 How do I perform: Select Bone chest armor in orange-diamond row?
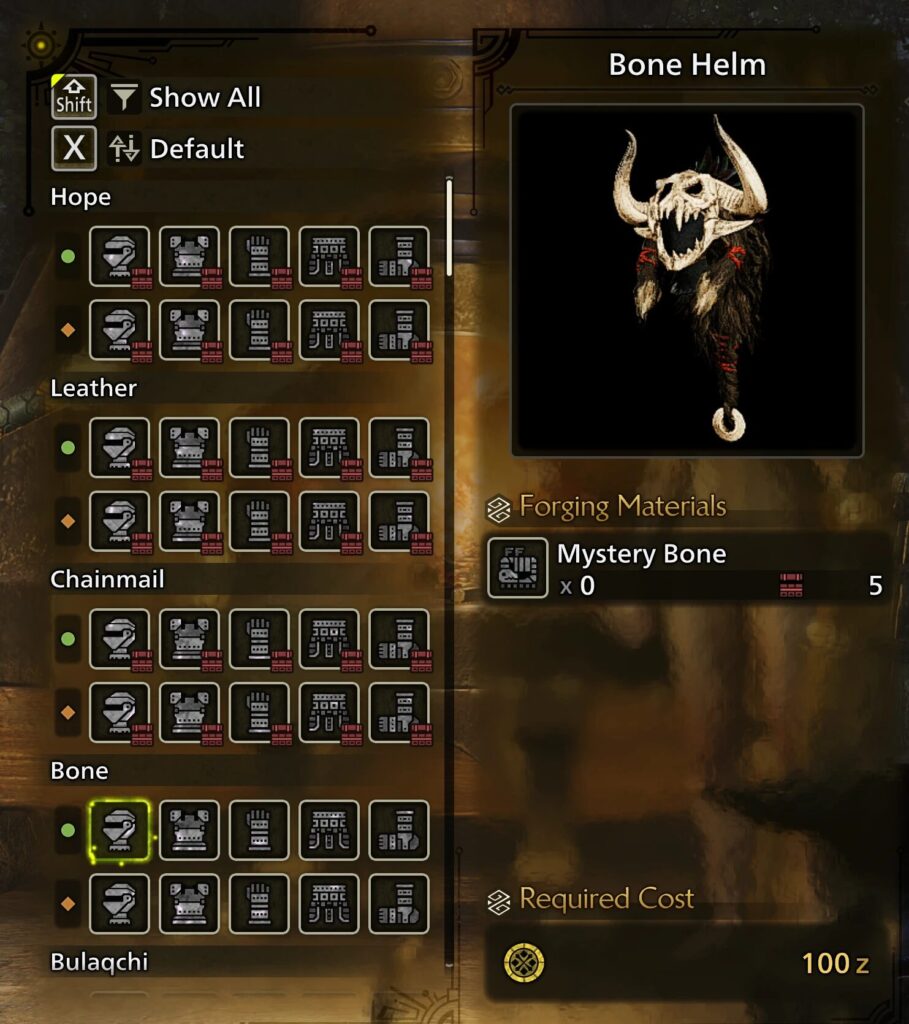point(190,904)
